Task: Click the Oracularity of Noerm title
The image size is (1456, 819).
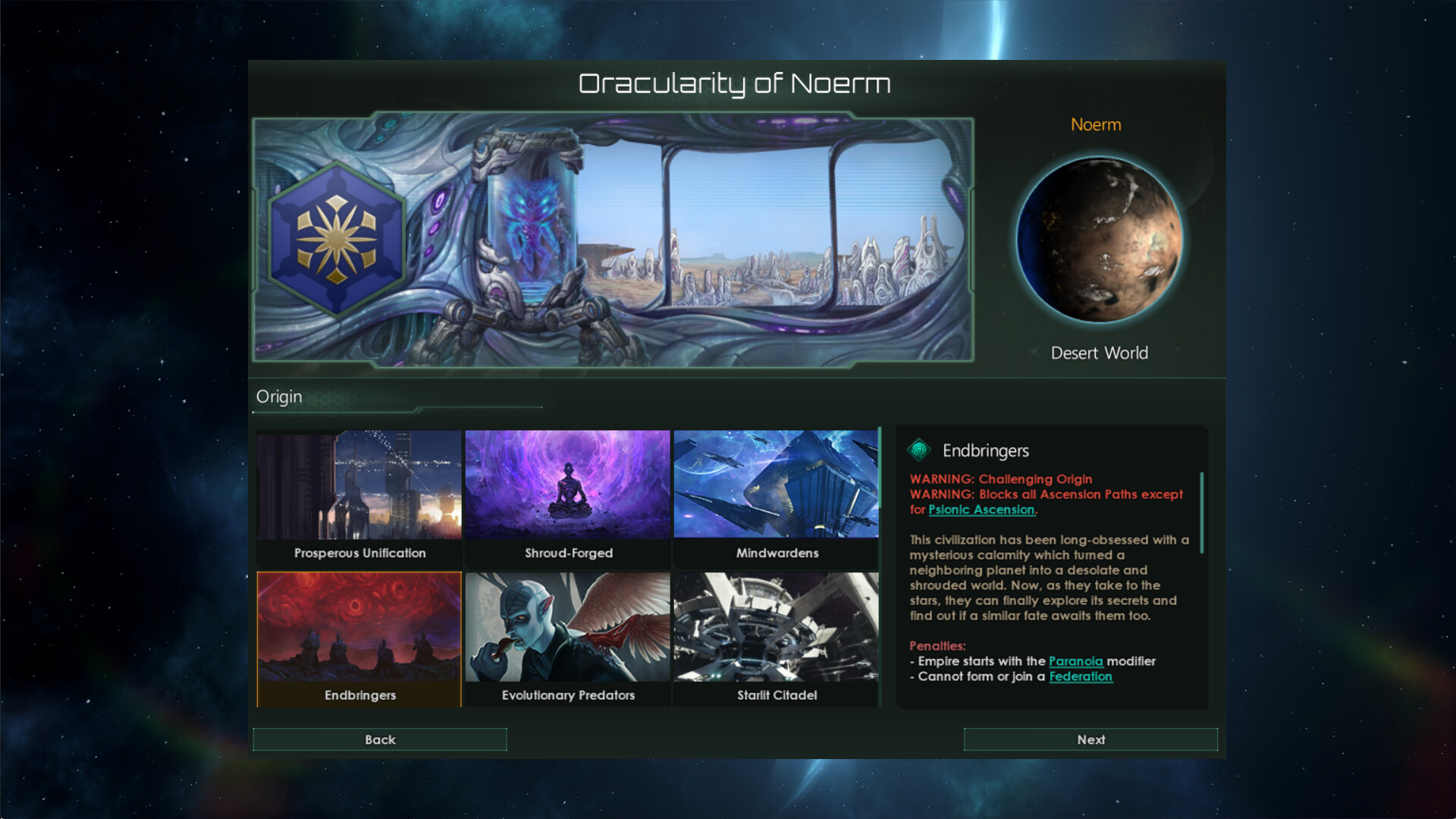Action: (x=734, y=83)
